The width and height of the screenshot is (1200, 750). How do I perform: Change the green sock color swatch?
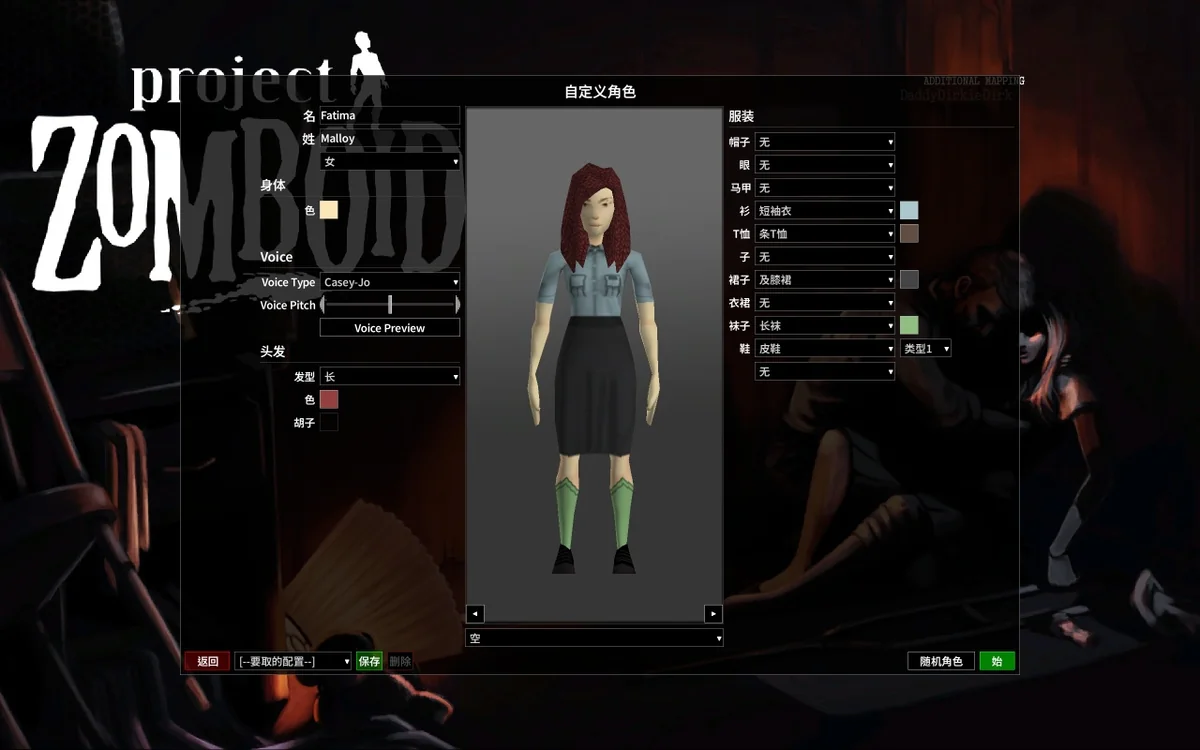909,325
